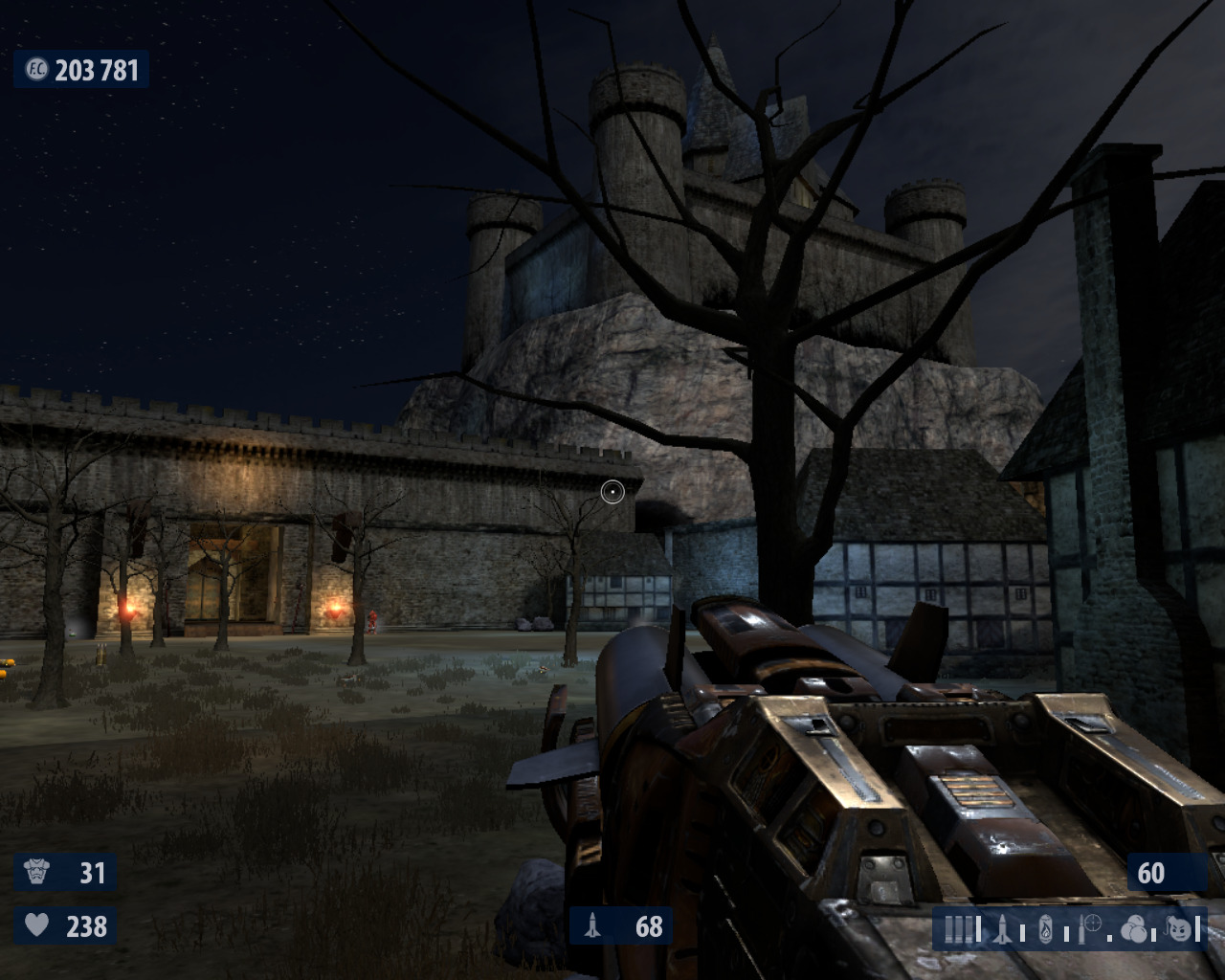The height and width of the screenshot is (980, 1225).
Task: Pick the cannonballs ammo icon
Action: pyautogui.click(x=1133, y=928)
